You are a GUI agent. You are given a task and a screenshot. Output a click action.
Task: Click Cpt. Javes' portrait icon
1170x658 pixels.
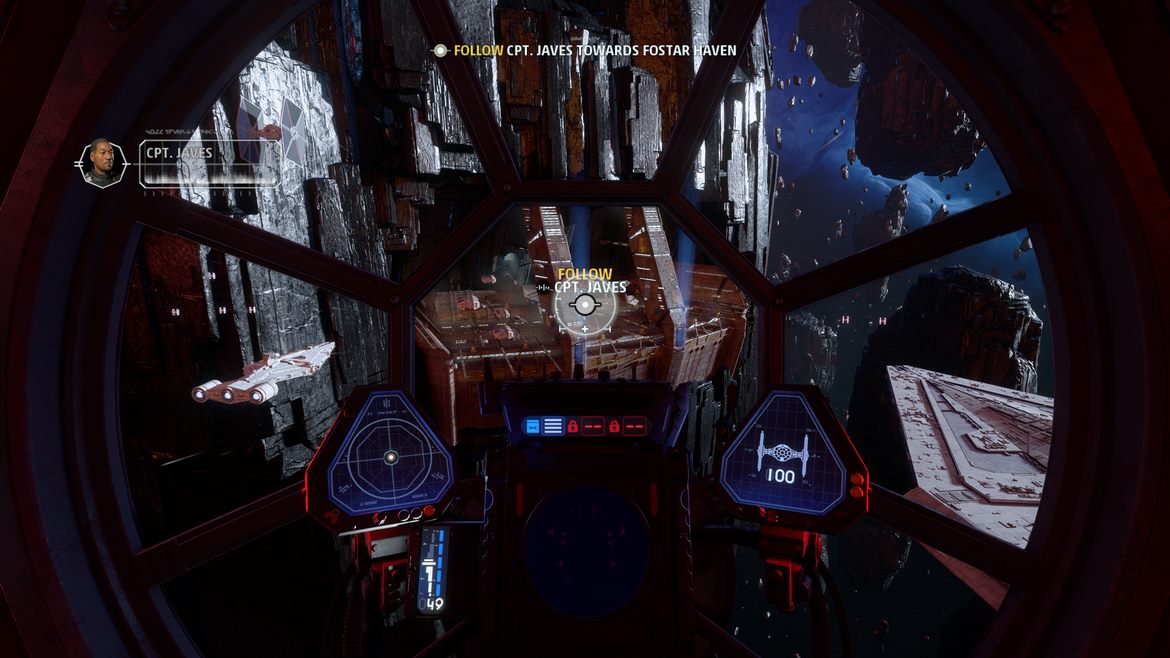[x=102, y=163]
